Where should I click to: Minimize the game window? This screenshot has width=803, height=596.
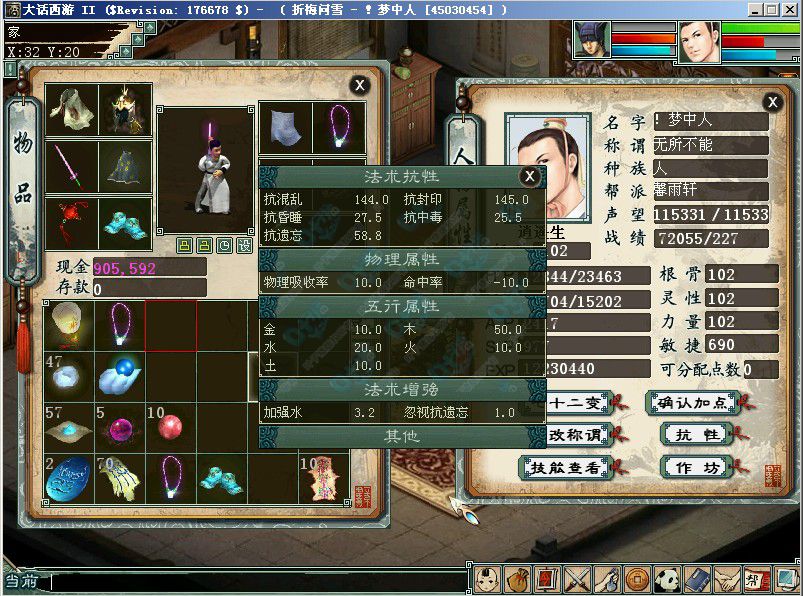(751, 8)
